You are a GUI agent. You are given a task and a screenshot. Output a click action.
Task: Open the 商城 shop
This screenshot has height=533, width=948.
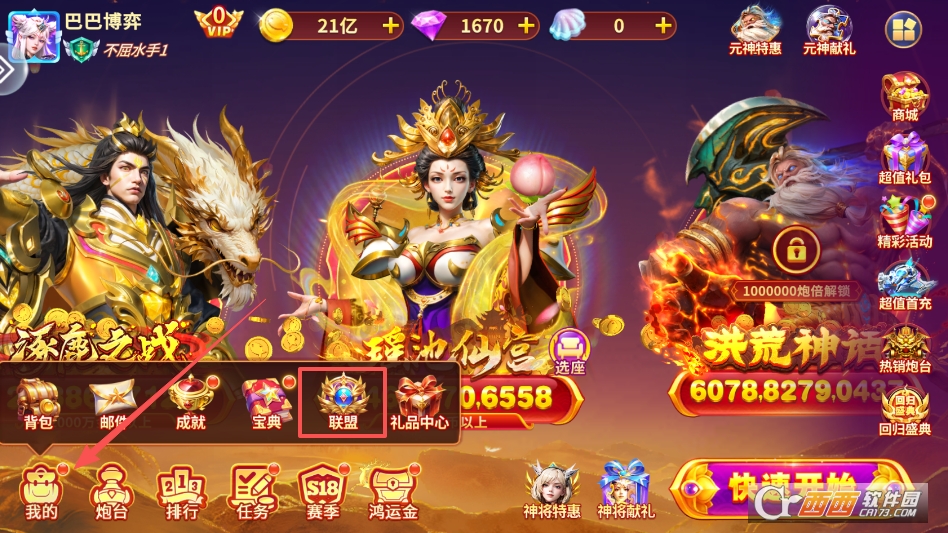pos(905,97)
